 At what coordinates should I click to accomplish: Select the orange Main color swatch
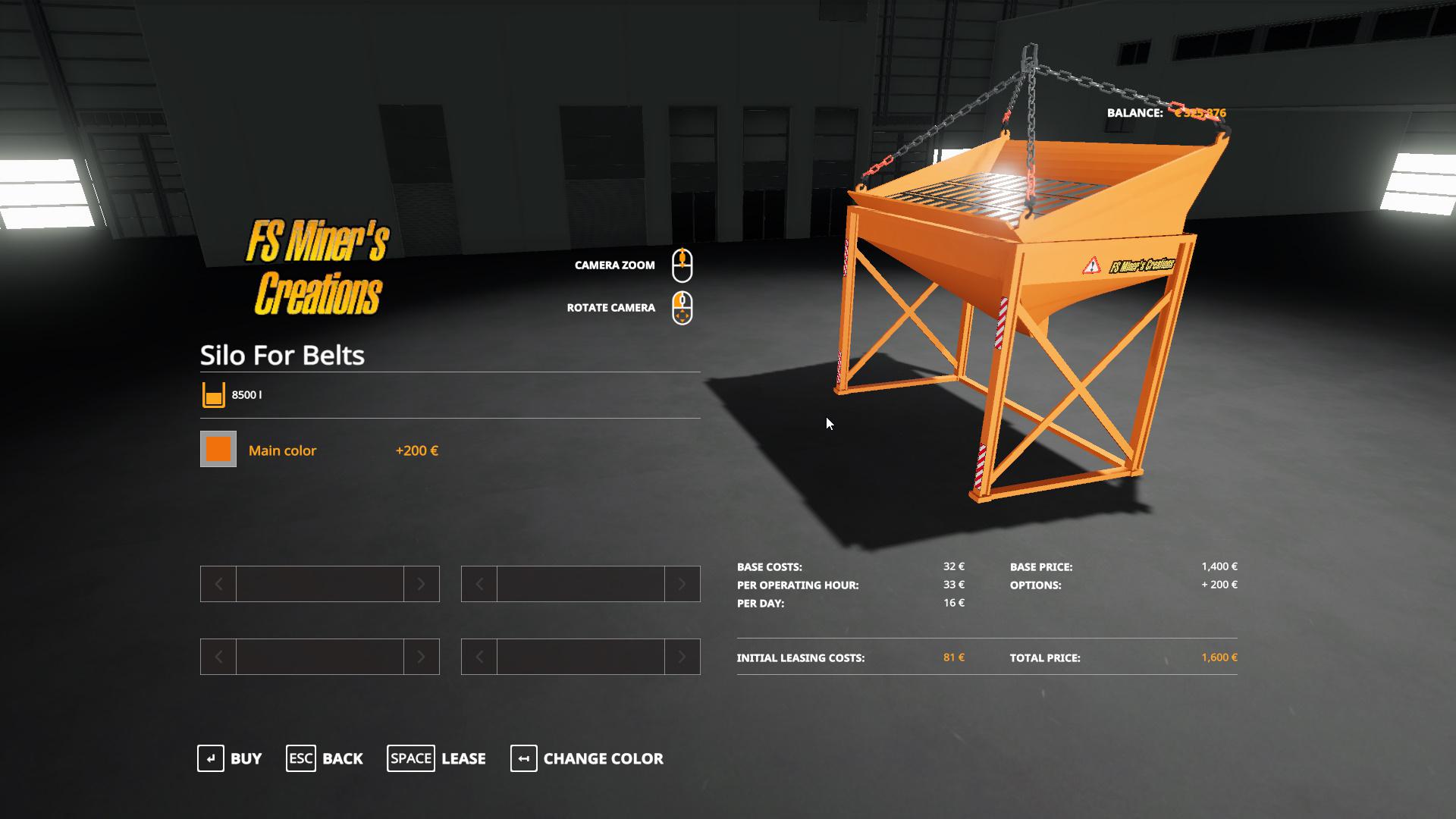point(218,450)
